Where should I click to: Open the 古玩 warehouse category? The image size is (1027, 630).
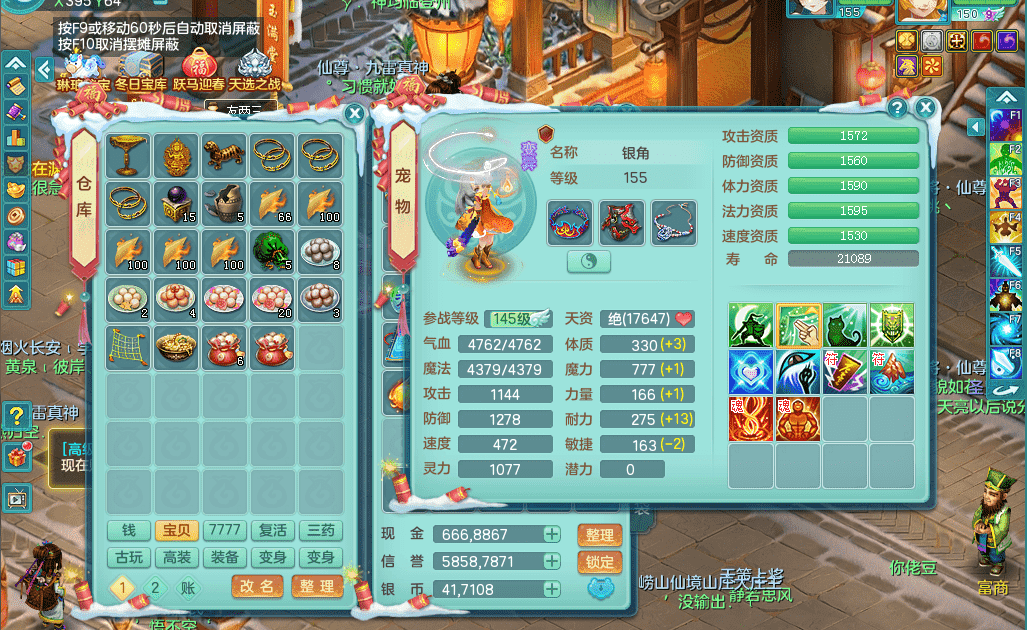point(127,557)
